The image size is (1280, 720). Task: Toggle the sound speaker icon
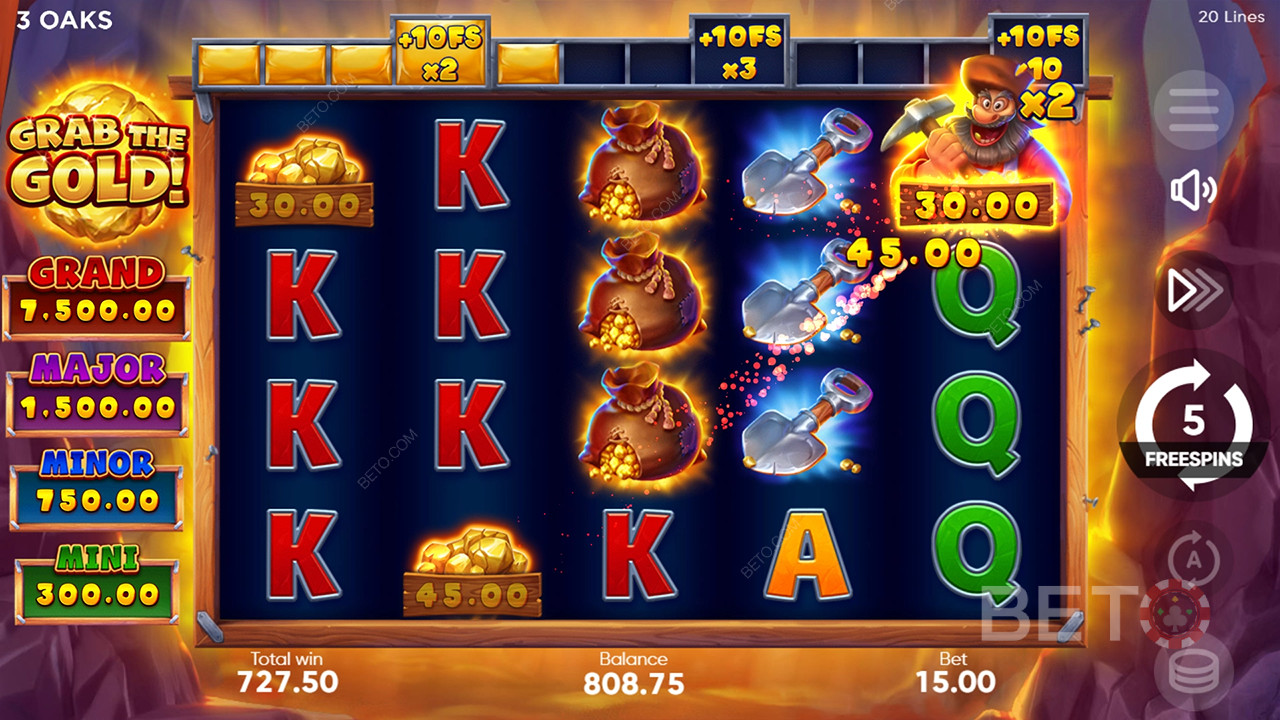tap(1193, 190)
